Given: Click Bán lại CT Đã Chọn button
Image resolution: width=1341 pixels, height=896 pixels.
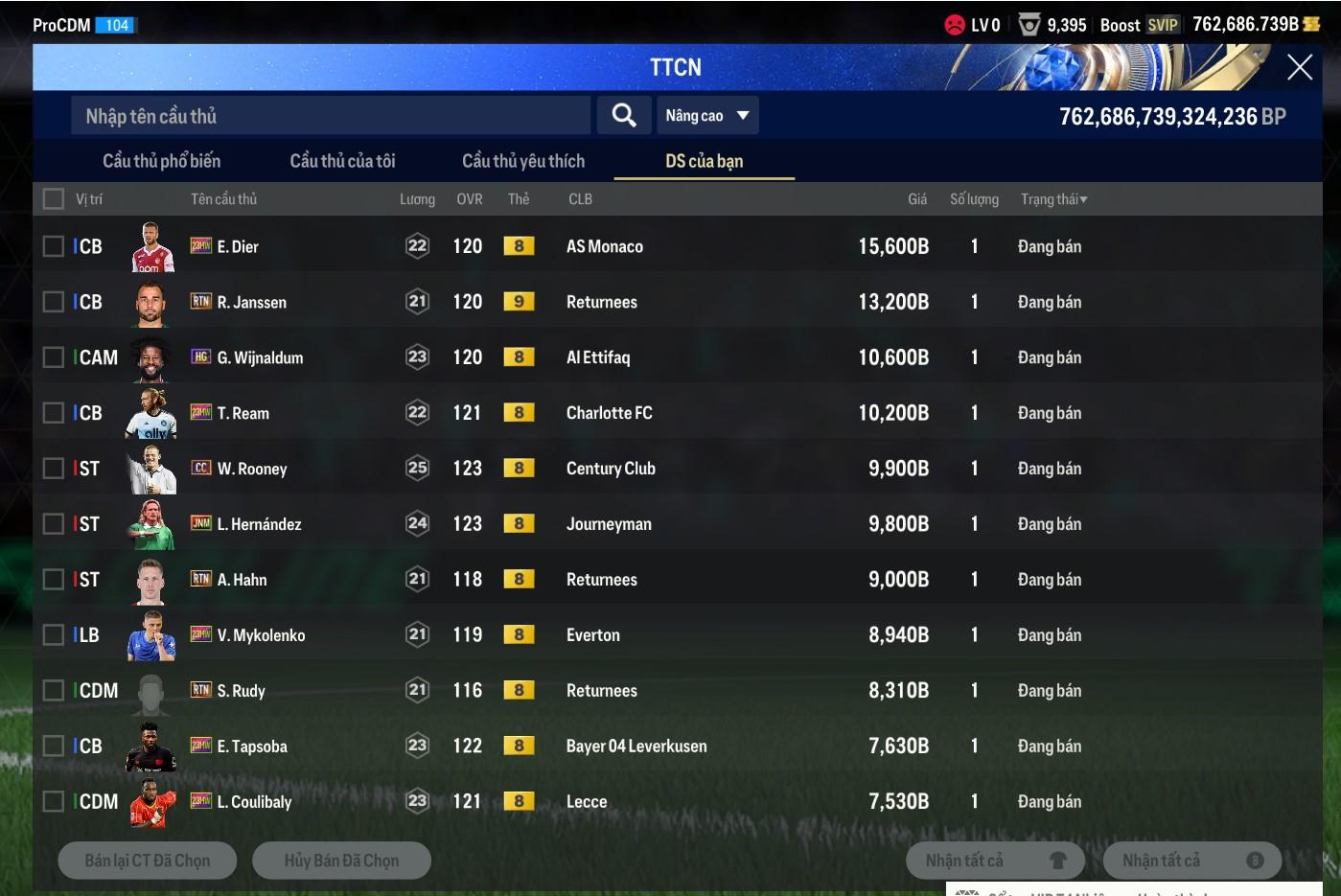Looking at the screenshot, I should tap(148, 861).
